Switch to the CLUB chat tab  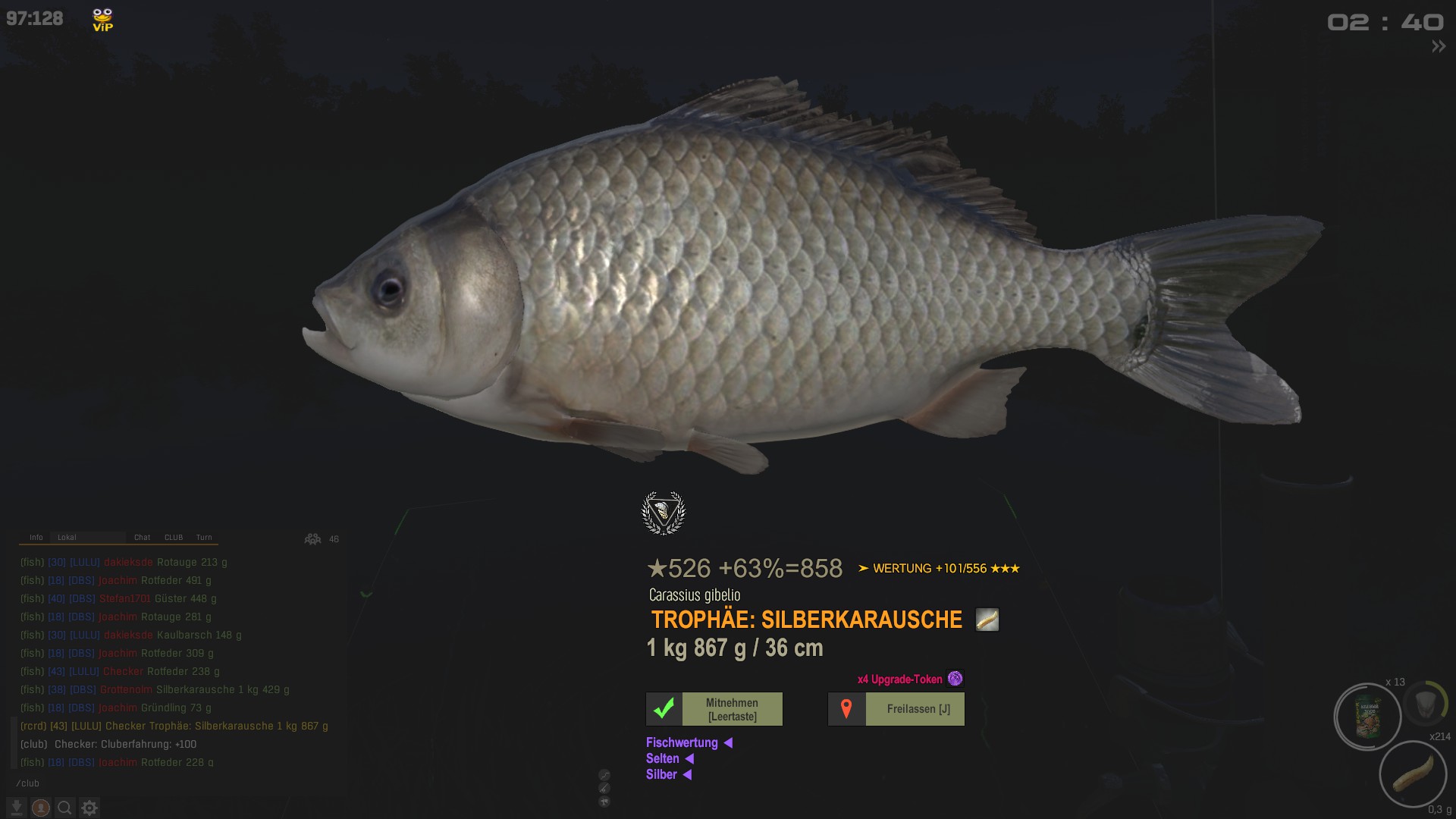pos(174,537)
